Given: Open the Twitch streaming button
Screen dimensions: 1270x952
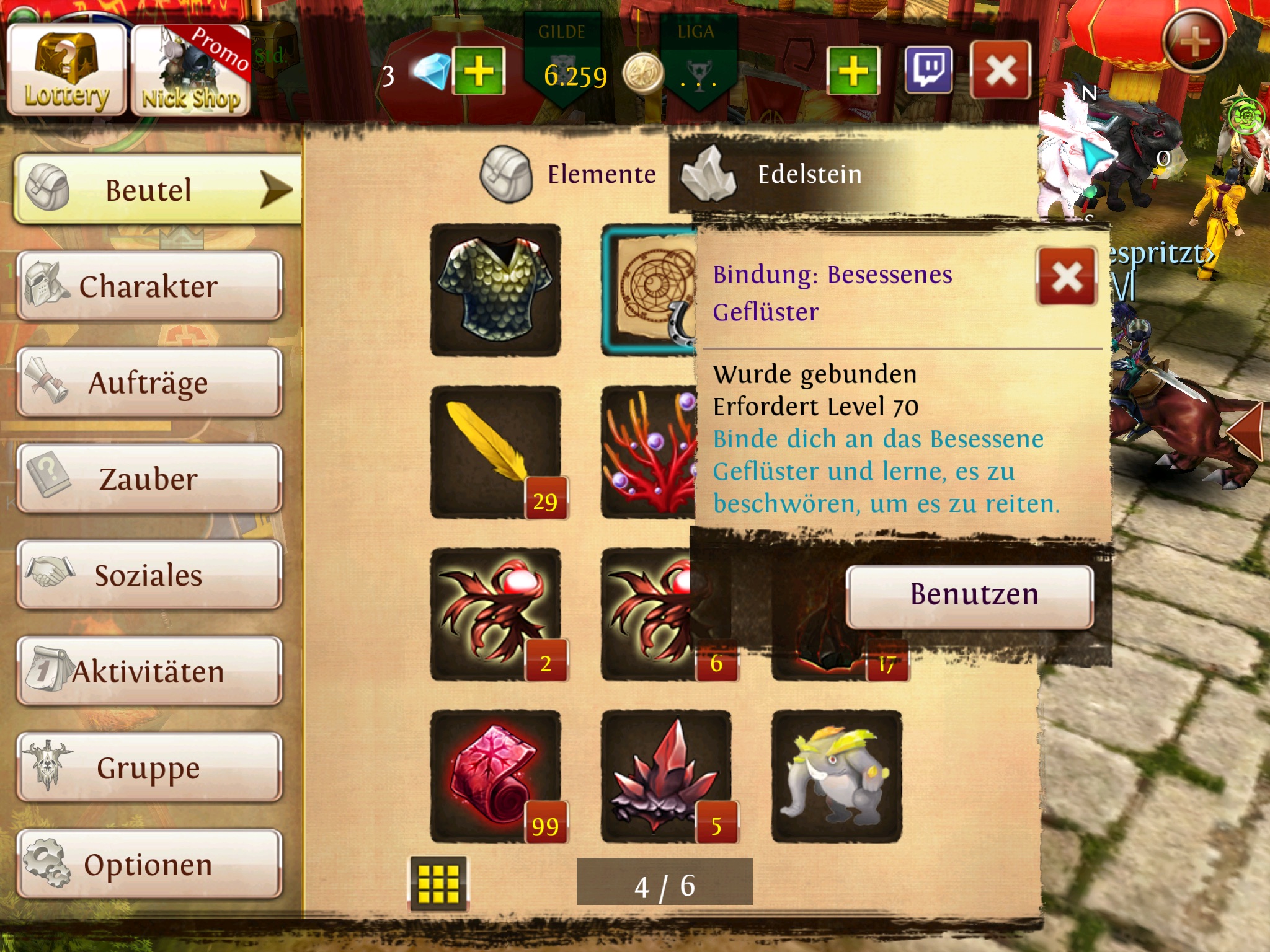Looking at the screenshot, I should [928, 71].
